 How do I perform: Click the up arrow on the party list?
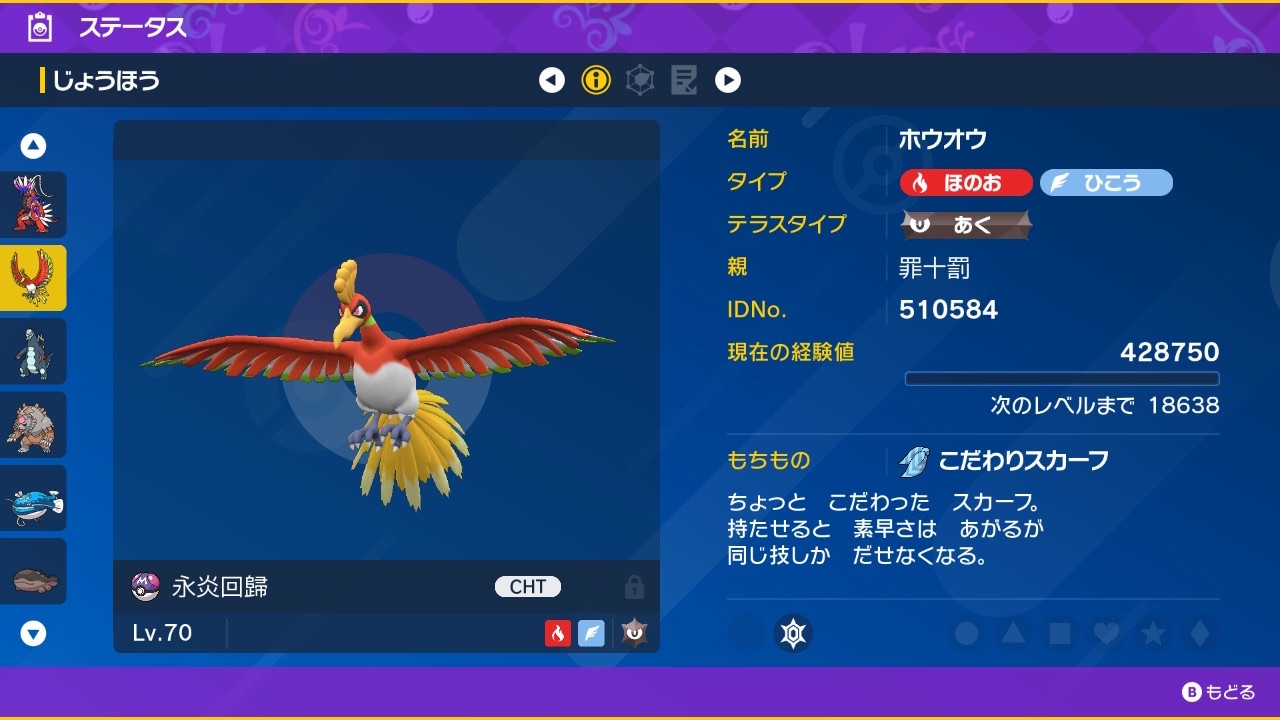pos(33,145)
